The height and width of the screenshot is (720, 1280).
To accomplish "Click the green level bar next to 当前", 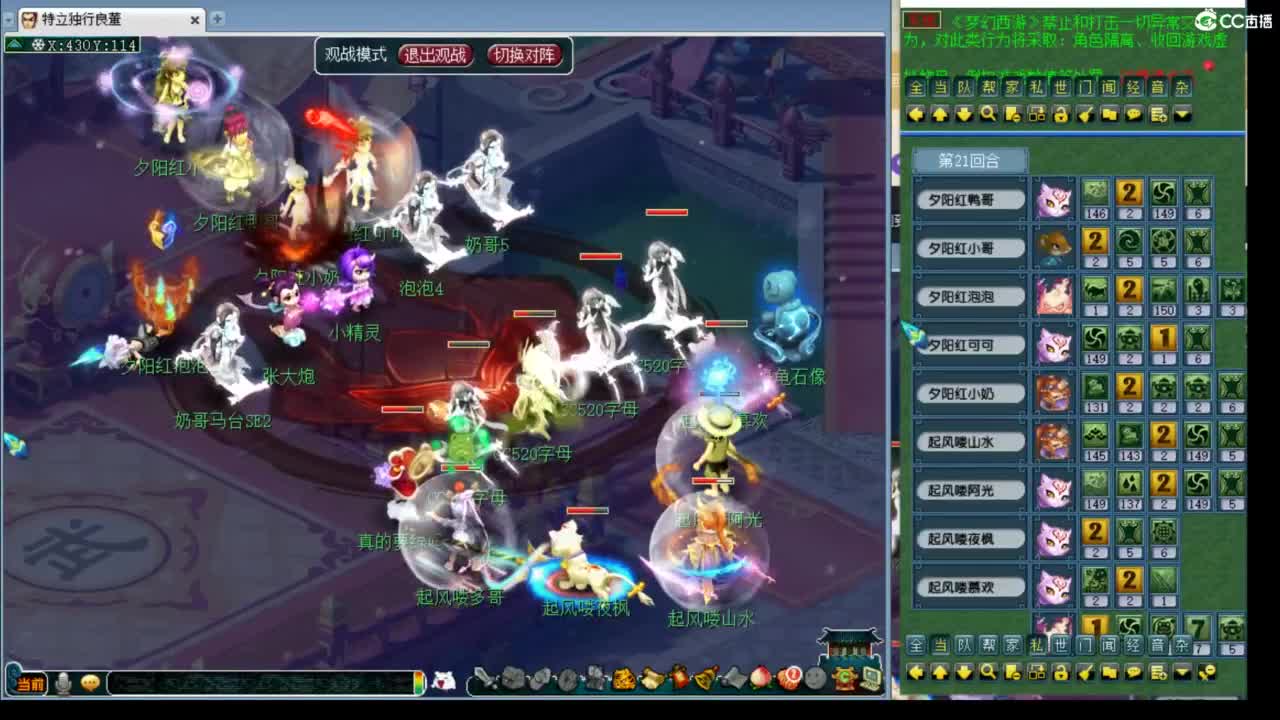I will (419, 685).
